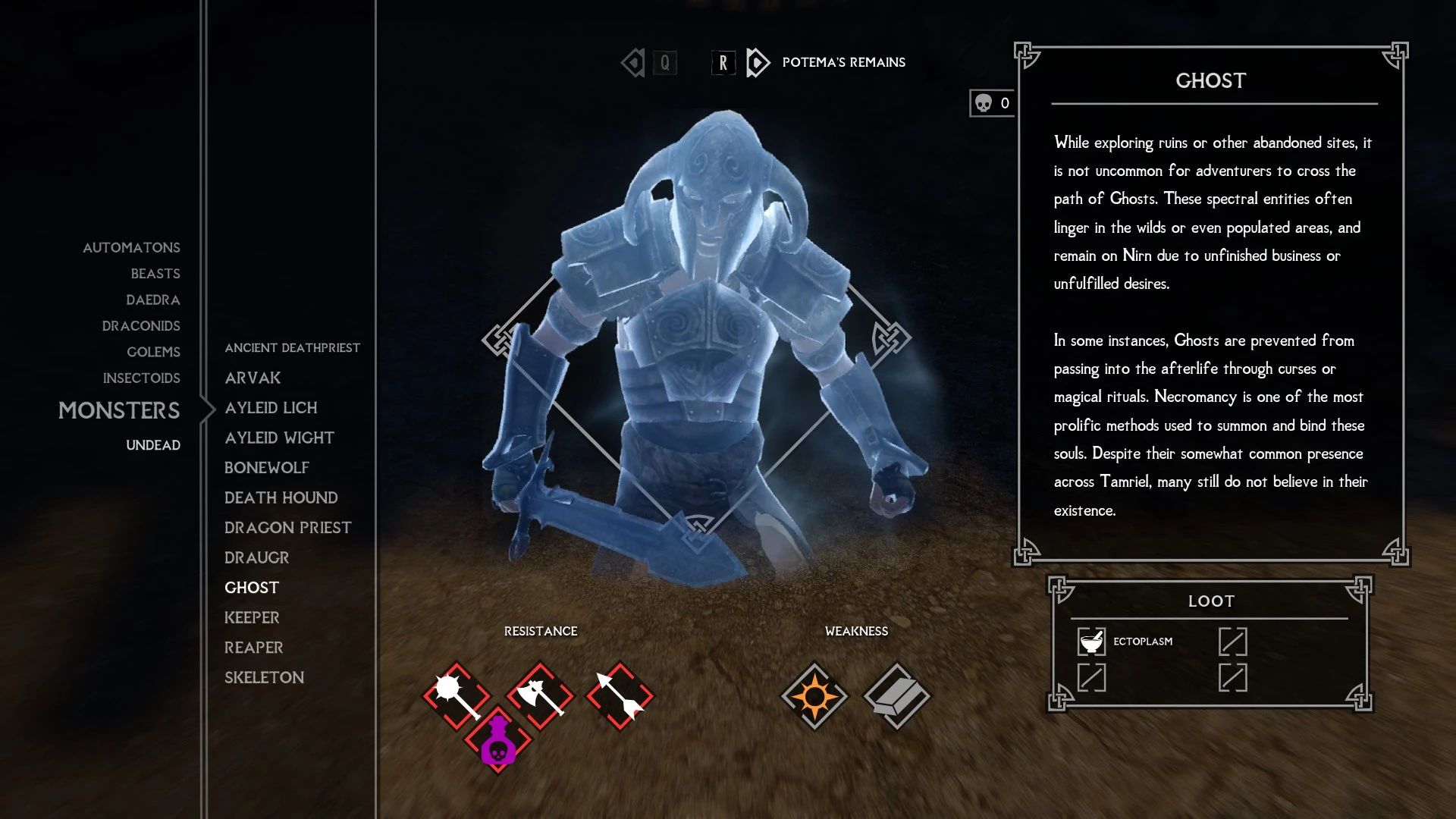Switch to the Undead category
Image resolution: width=1456 pixels, height=819 pixels.
pyautogui.click(x=153, y=445)
